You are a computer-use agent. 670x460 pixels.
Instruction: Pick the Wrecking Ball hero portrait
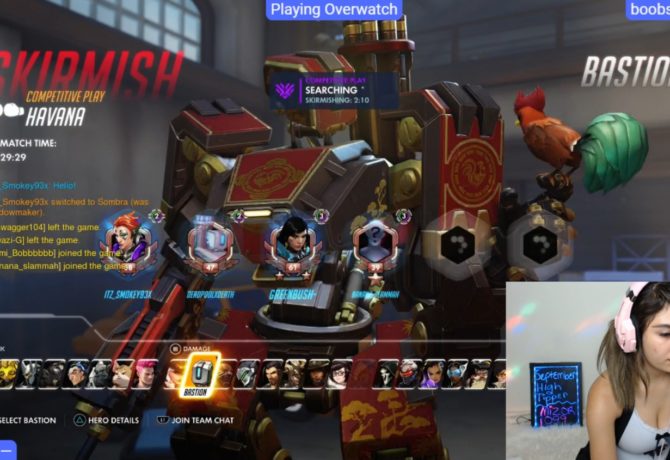pos(122,375)
